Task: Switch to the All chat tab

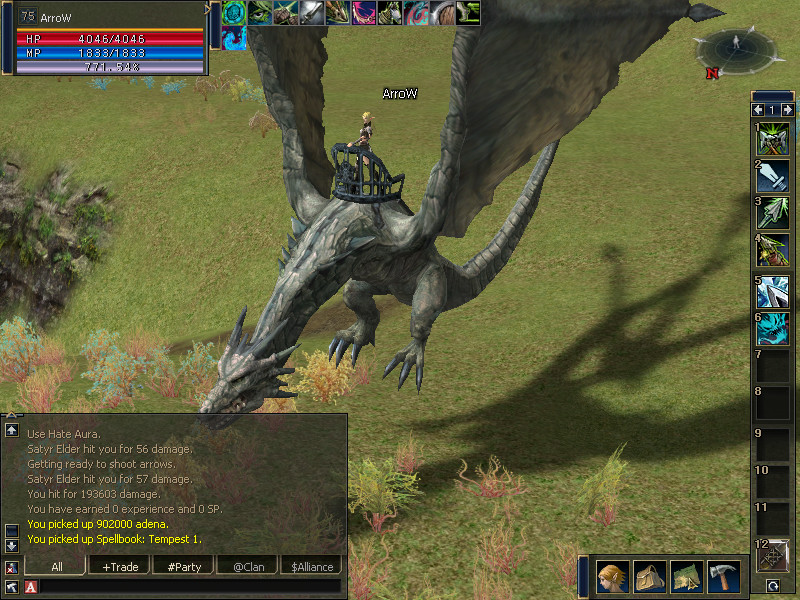Action: (x=56, y=567)
